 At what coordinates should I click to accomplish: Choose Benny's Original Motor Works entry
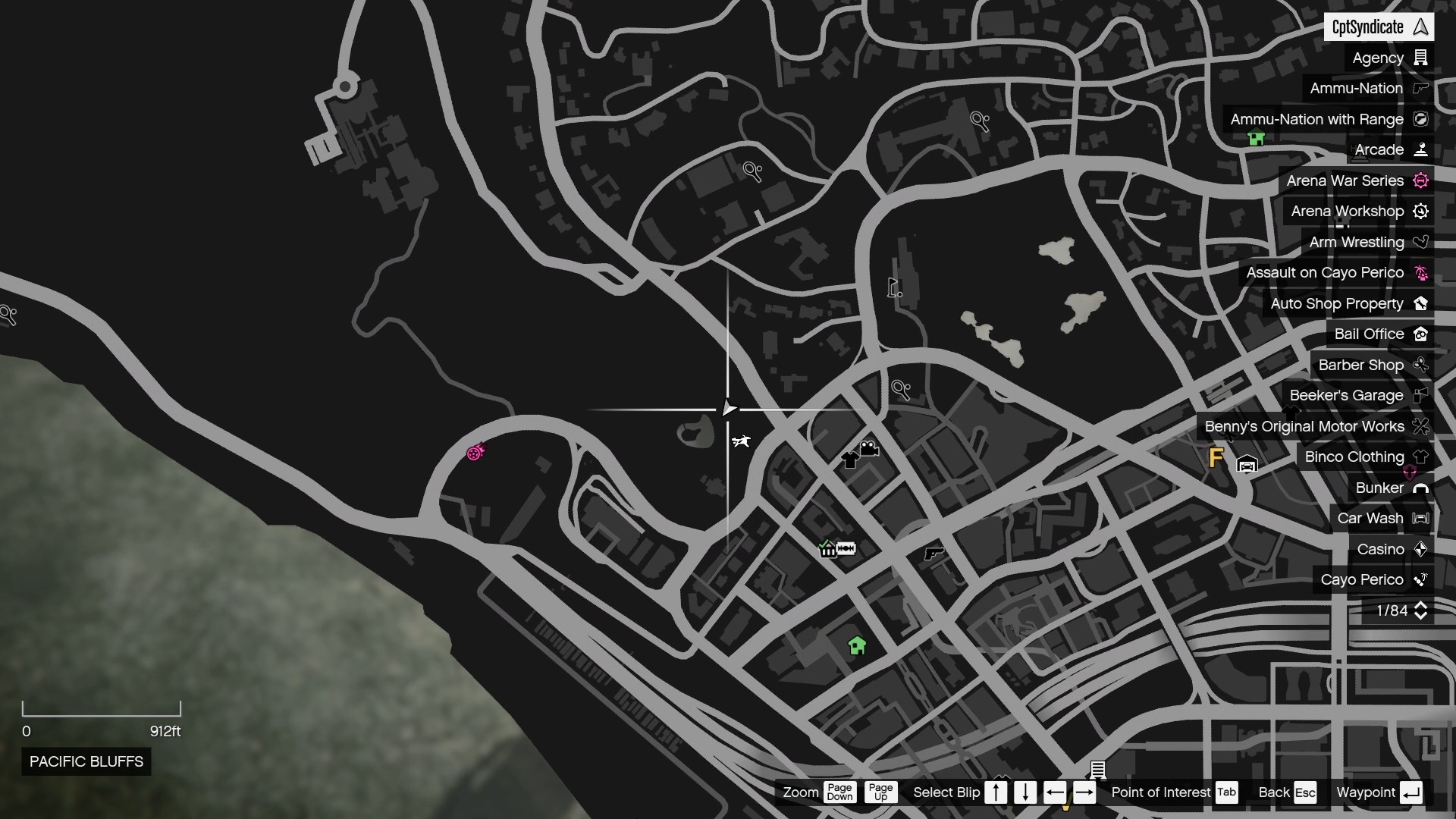click(1316, 427)
